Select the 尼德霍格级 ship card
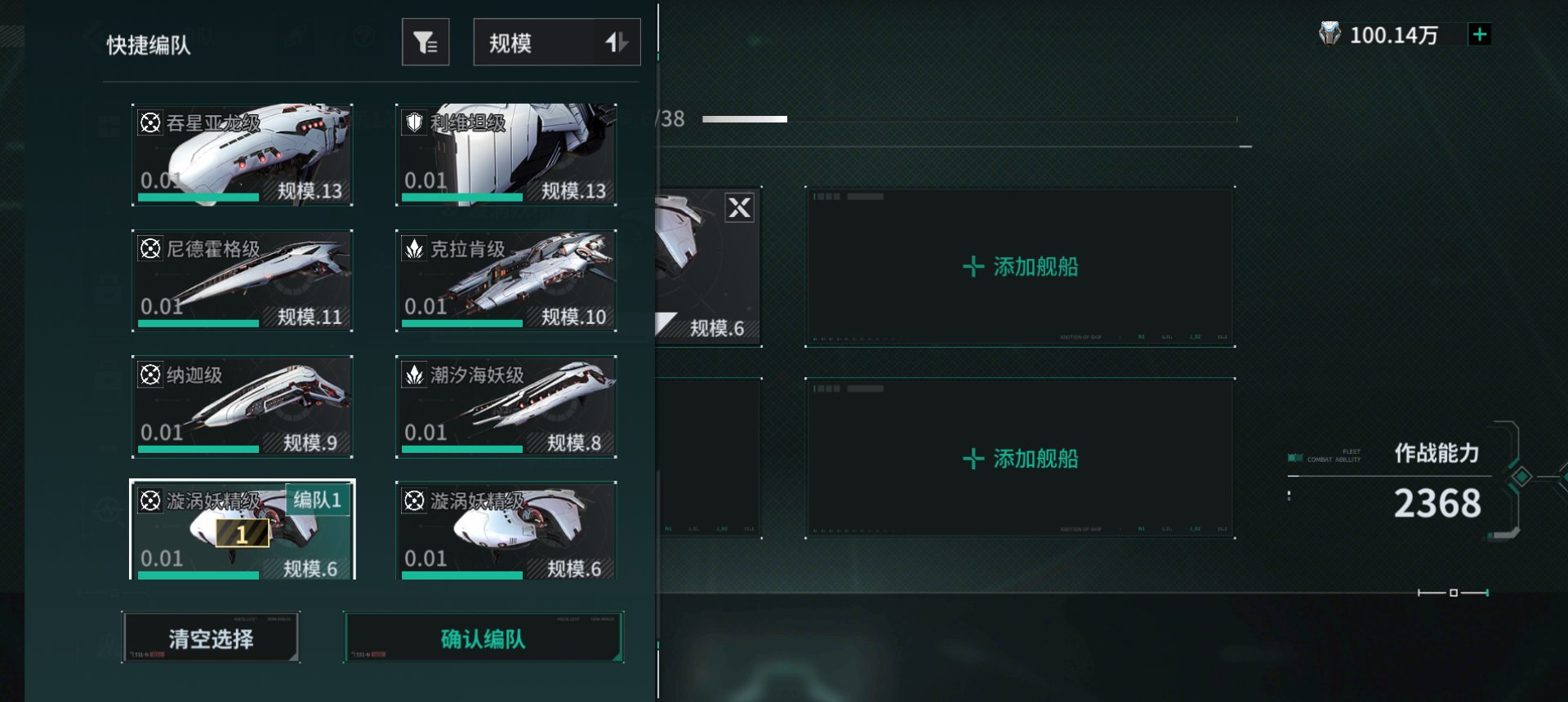Viewport: 1568px width, 702px height. coord(242,281)
